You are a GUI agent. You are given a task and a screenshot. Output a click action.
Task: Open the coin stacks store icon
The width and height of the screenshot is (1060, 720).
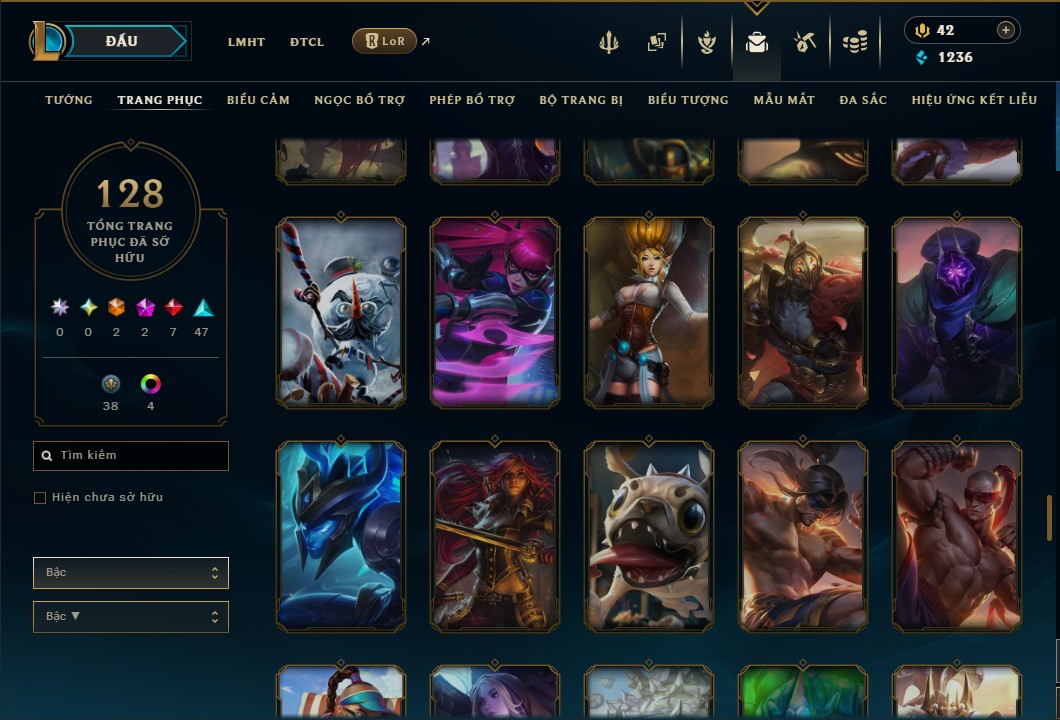tap(854, 42)
